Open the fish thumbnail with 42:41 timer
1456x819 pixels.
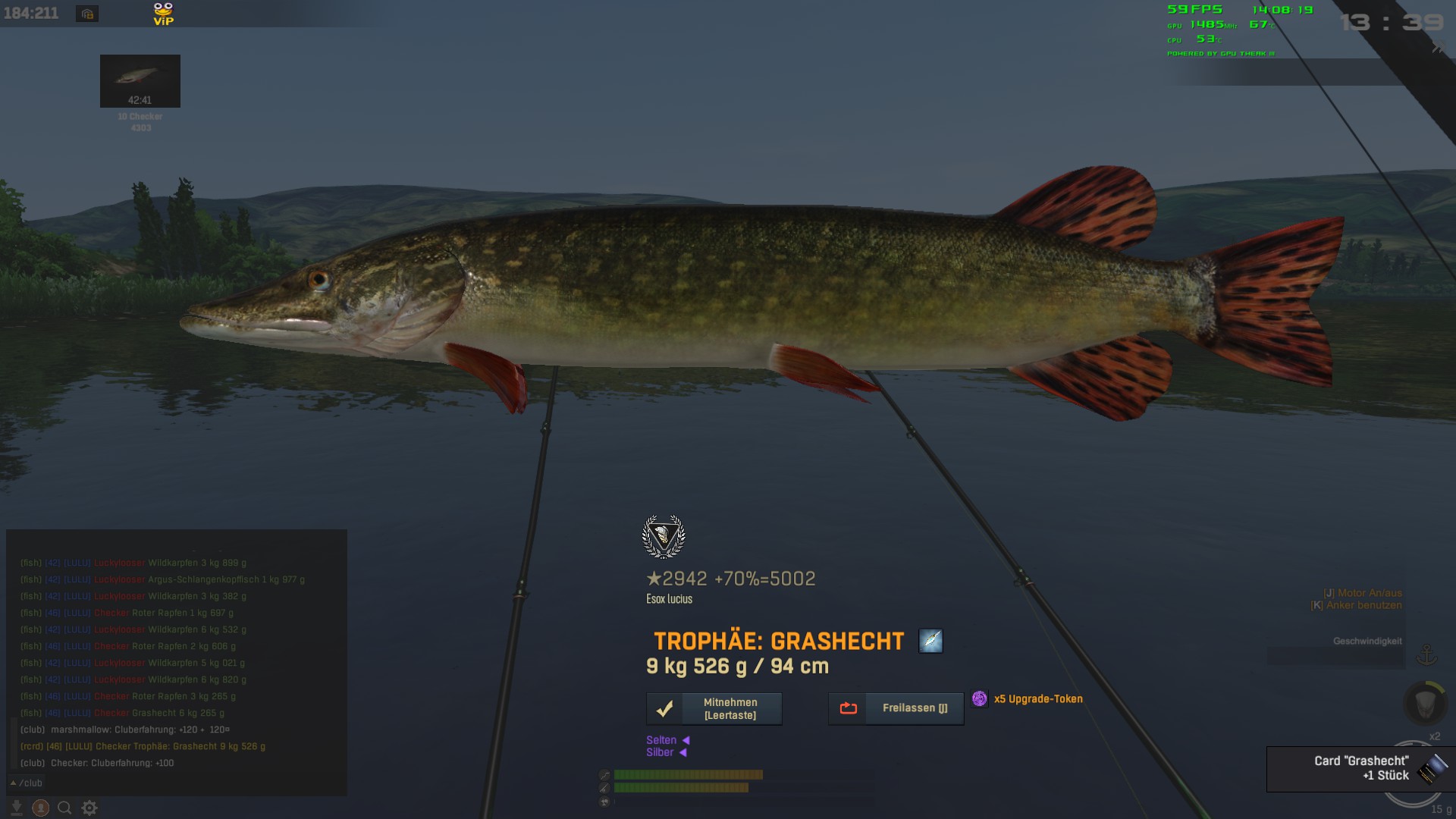coord(140,80)
